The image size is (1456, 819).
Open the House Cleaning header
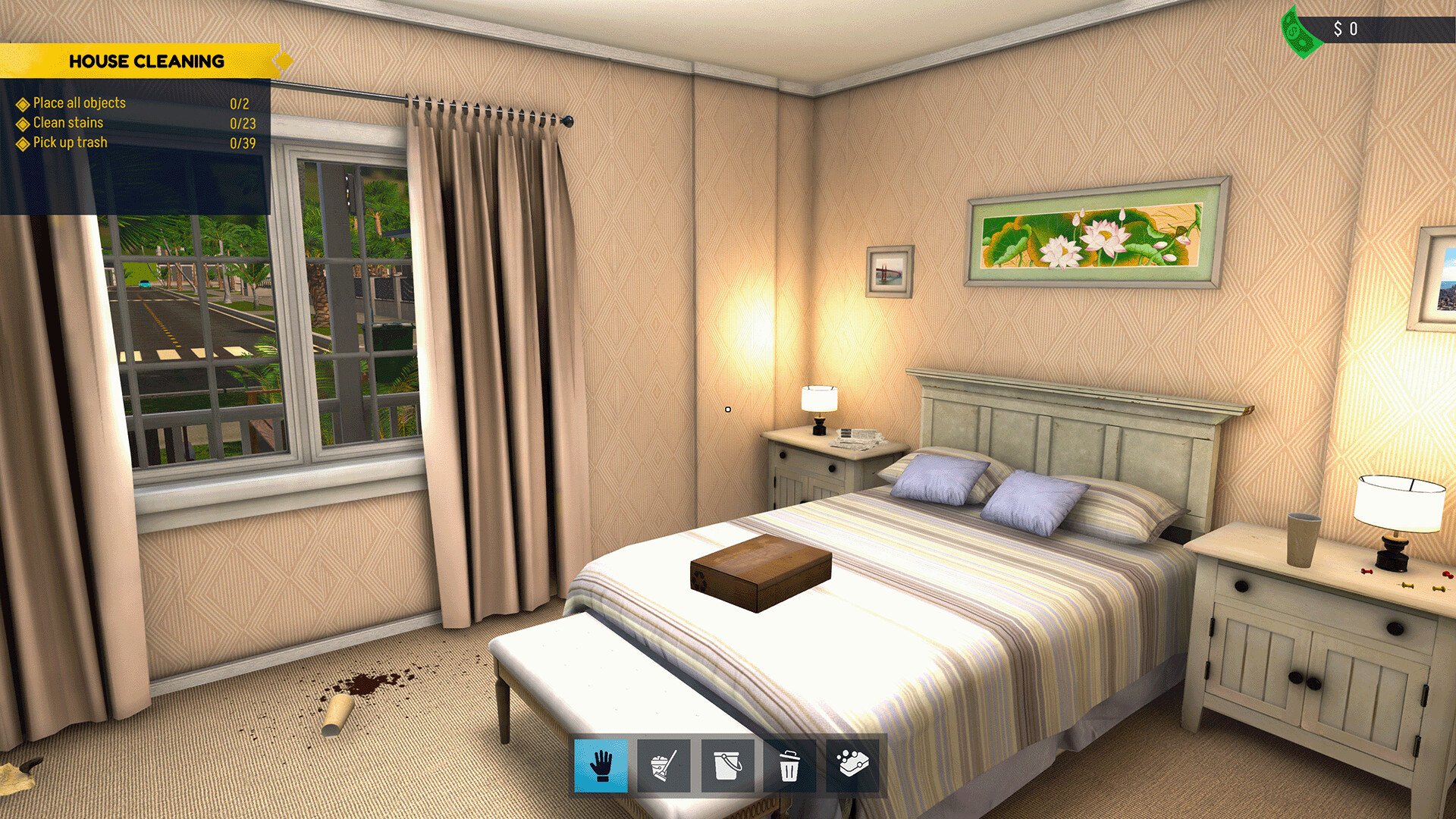148,61
